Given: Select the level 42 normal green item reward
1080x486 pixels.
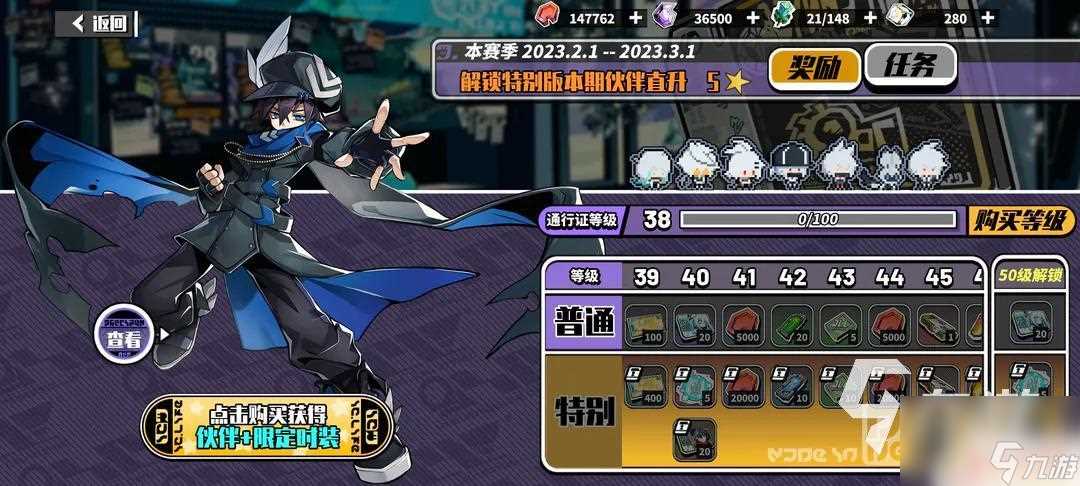Looking at the screenshot, I should 792,323.
